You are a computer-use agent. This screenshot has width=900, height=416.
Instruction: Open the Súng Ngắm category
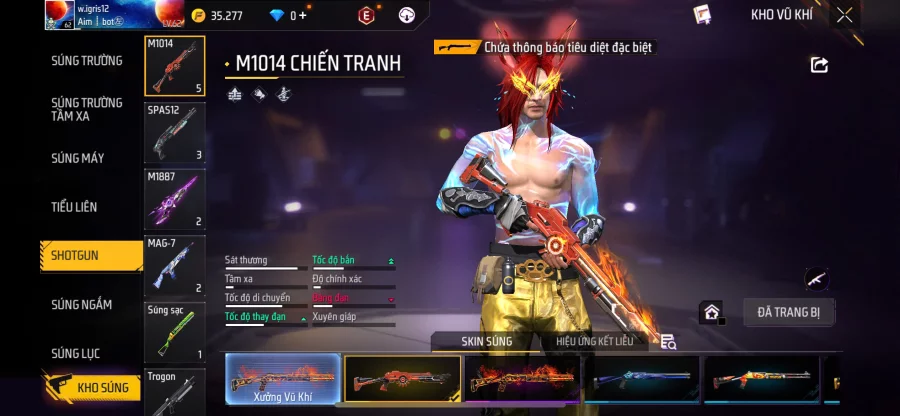(x=82, y=305)
